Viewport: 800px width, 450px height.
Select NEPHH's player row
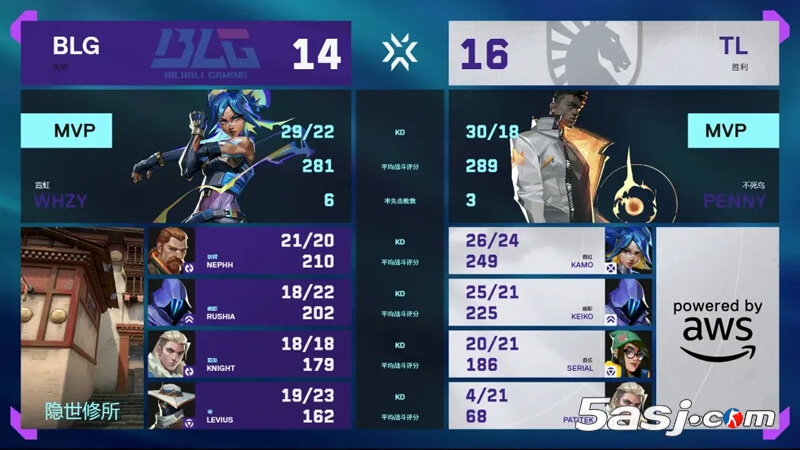click(250, 251)
